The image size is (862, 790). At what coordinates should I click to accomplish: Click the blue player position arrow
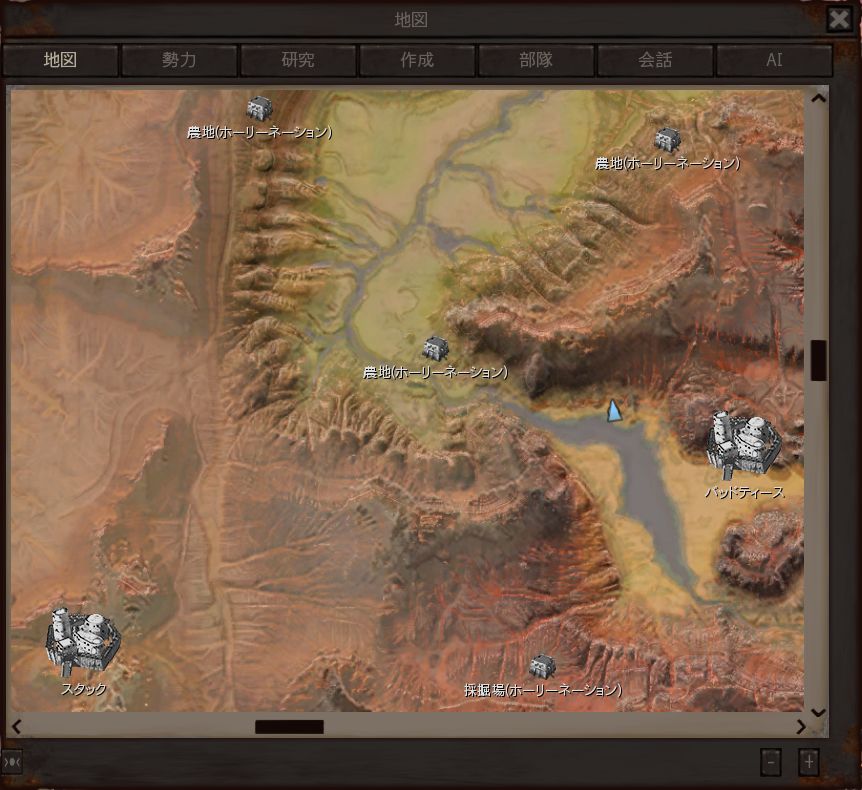pos(614,411)
